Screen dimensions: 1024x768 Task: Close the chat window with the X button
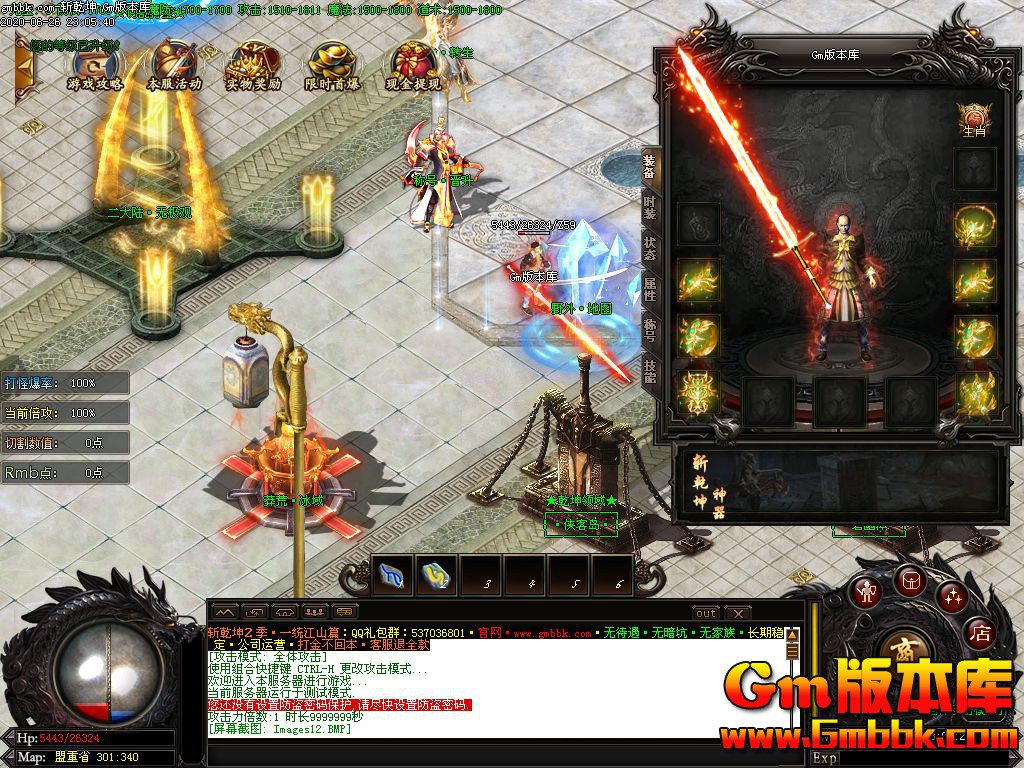click(x=737, y=612)
